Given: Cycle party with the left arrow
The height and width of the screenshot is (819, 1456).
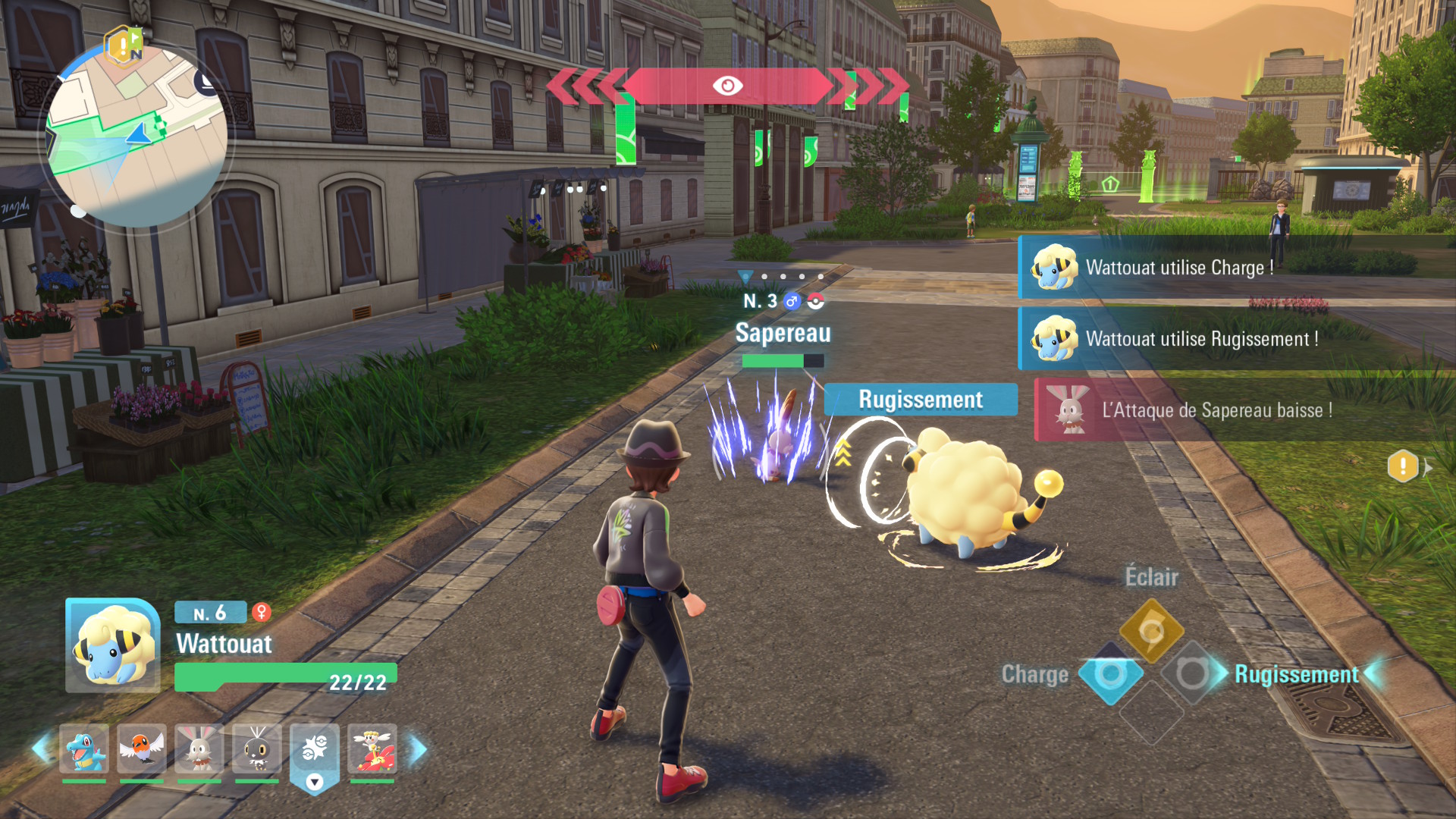Looking at the screenshot, I should click(41, 749).
